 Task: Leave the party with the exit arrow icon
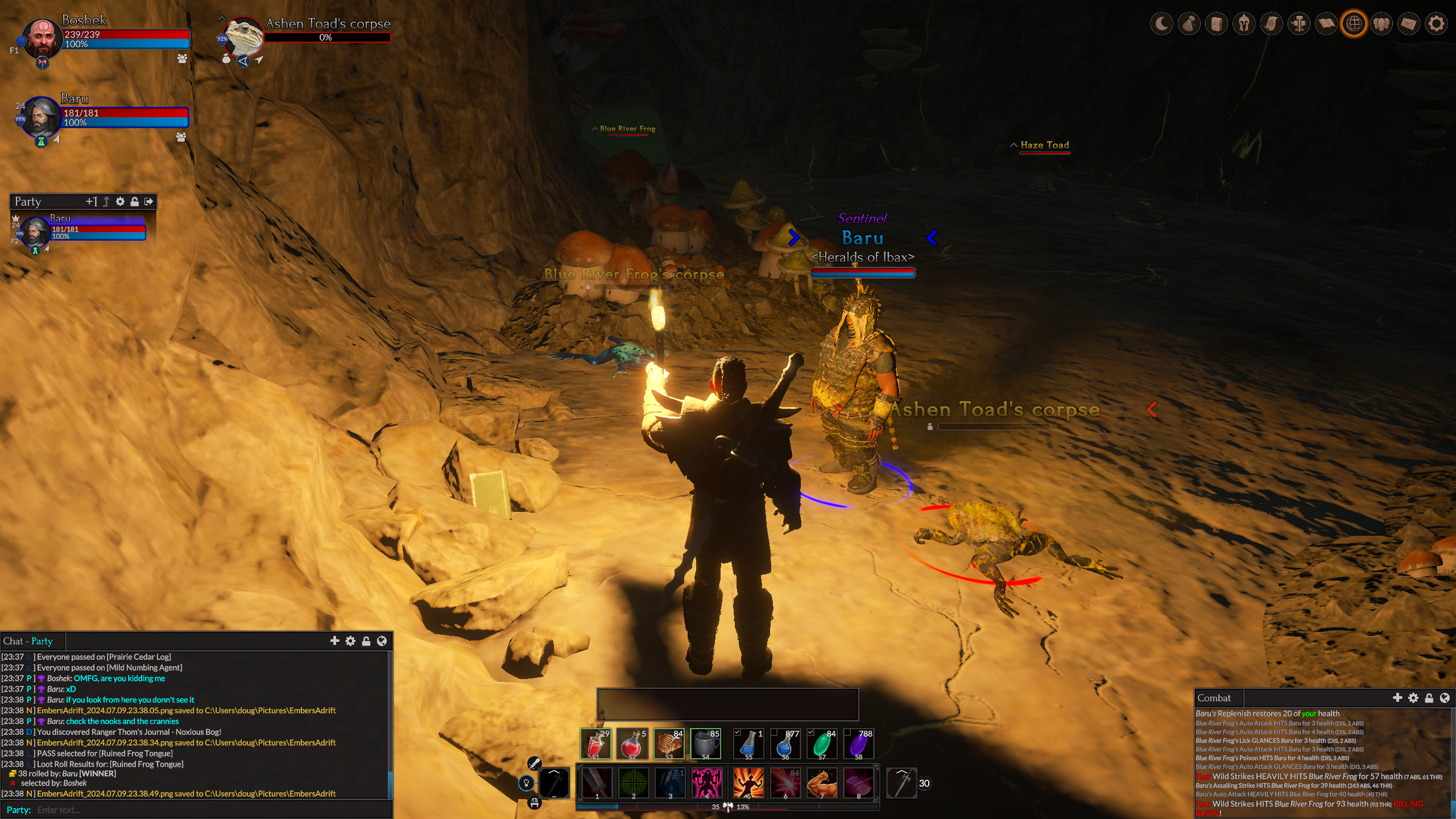coord(149,201)
